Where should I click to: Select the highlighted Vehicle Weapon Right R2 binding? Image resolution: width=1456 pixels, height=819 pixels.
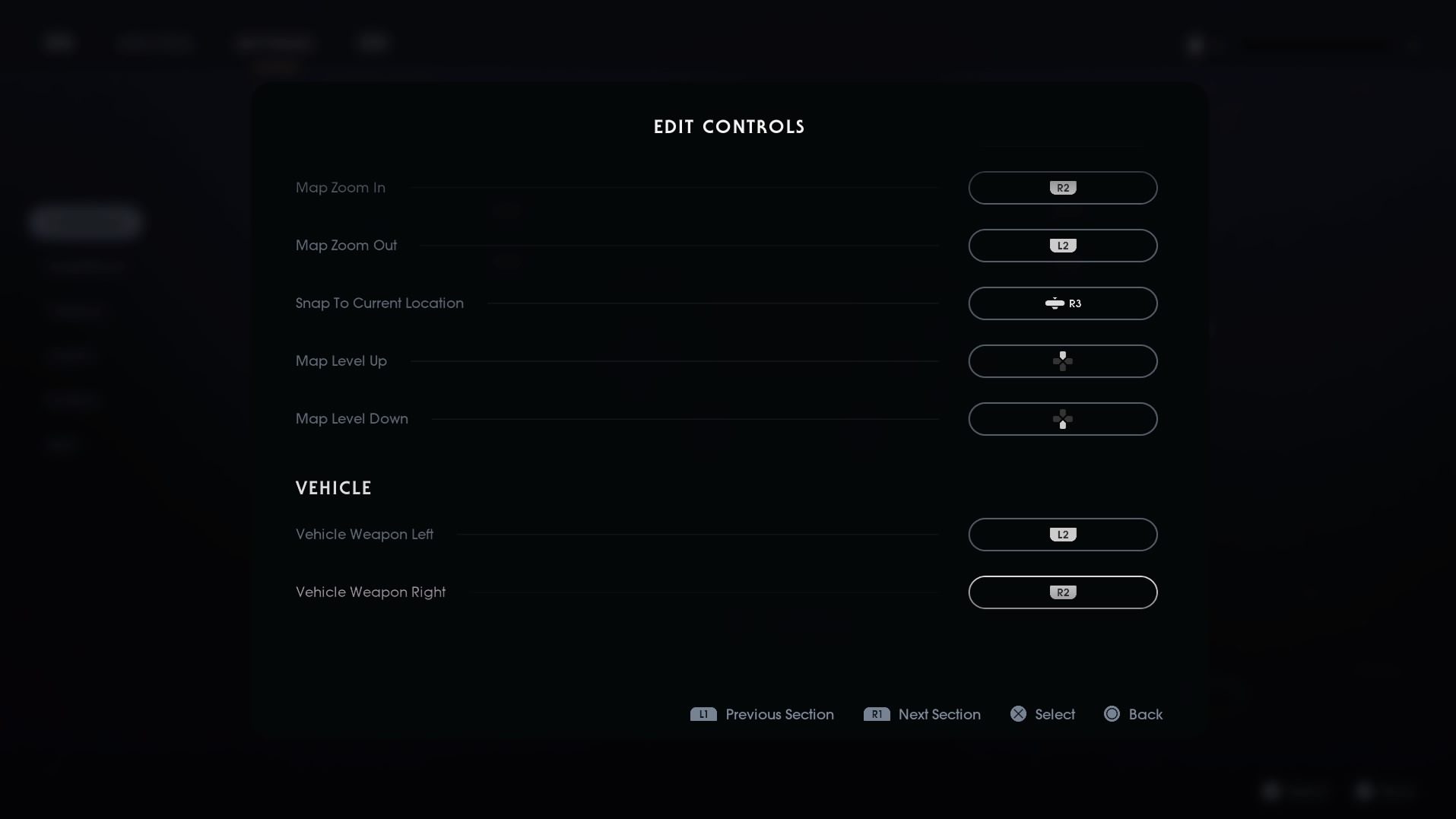pos(1062,592)
